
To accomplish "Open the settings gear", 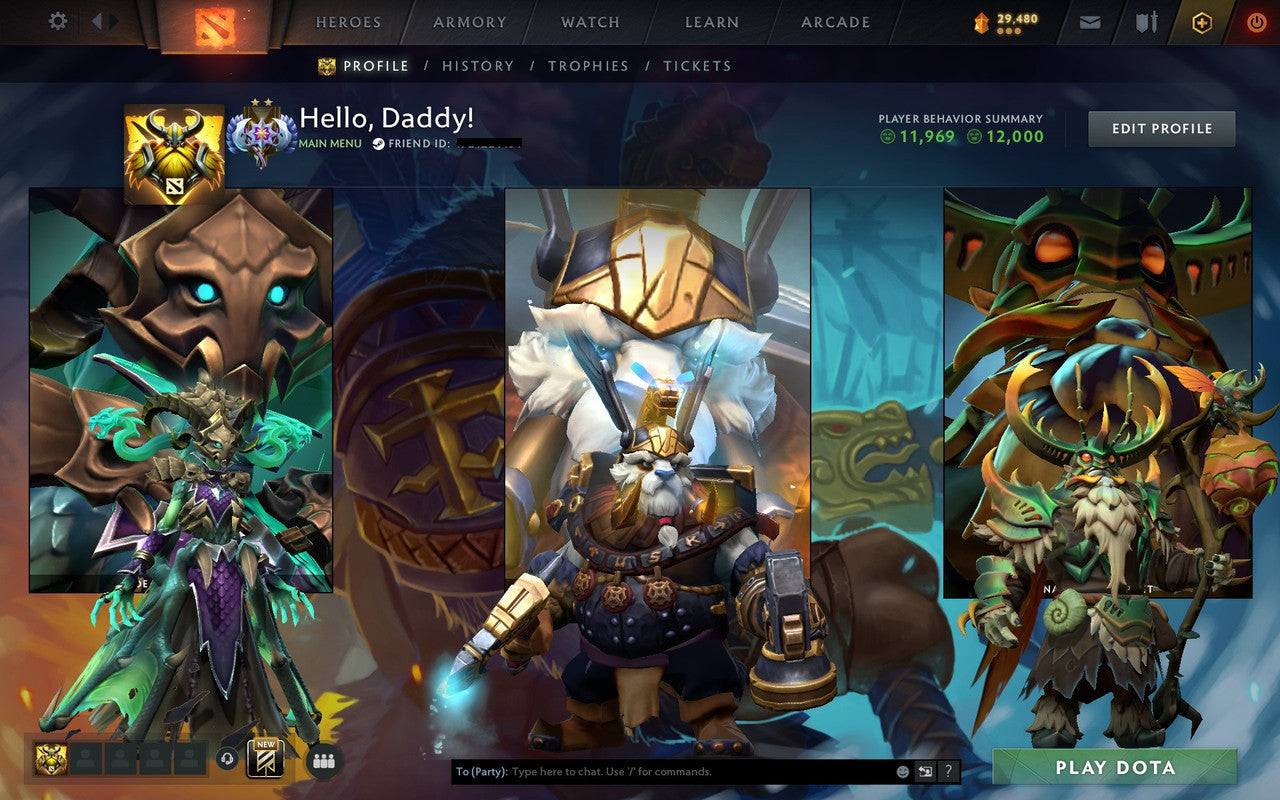I will 57,21.
